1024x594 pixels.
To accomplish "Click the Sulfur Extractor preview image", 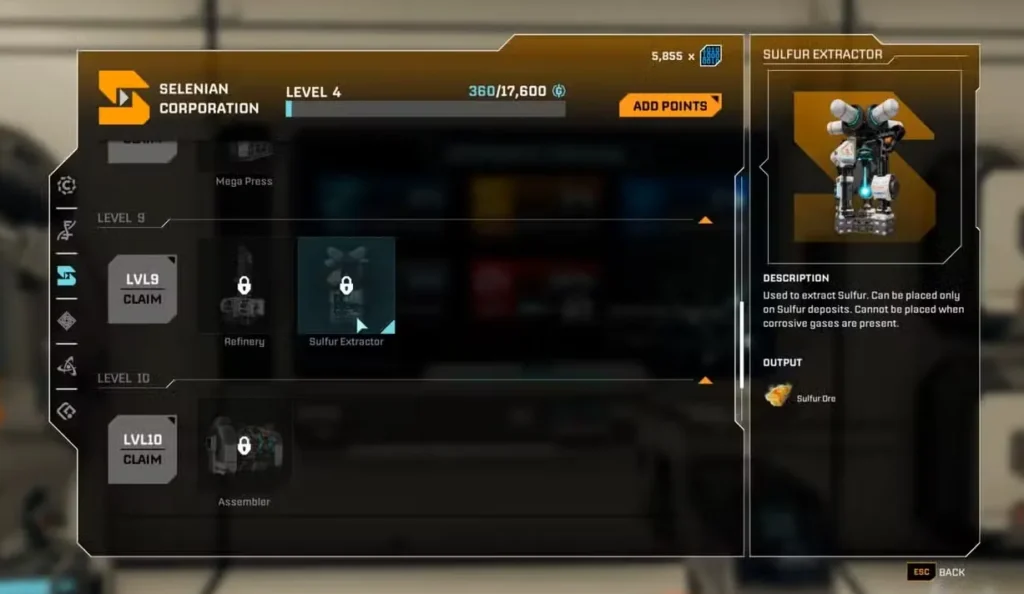I will (864, 166).
